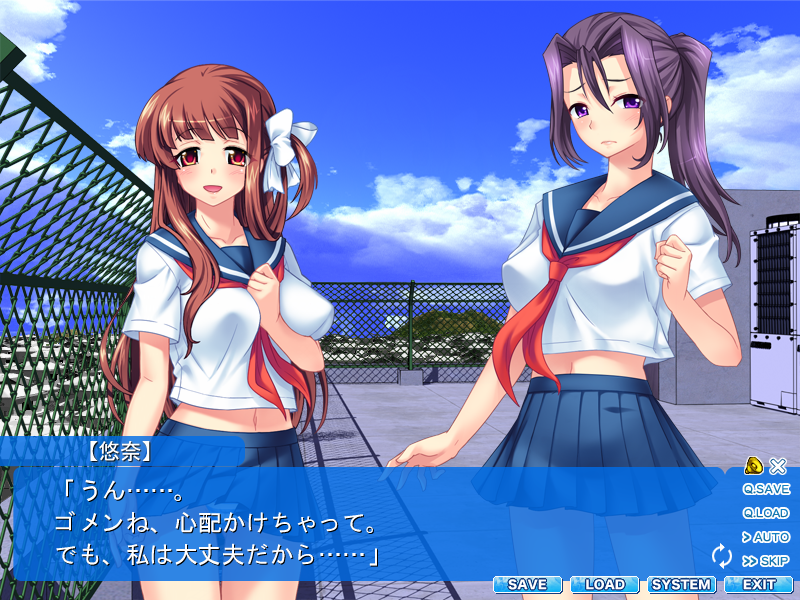Toggle AUTO text advance
This screenshot has height=600, width=800.
pos(766,537)
